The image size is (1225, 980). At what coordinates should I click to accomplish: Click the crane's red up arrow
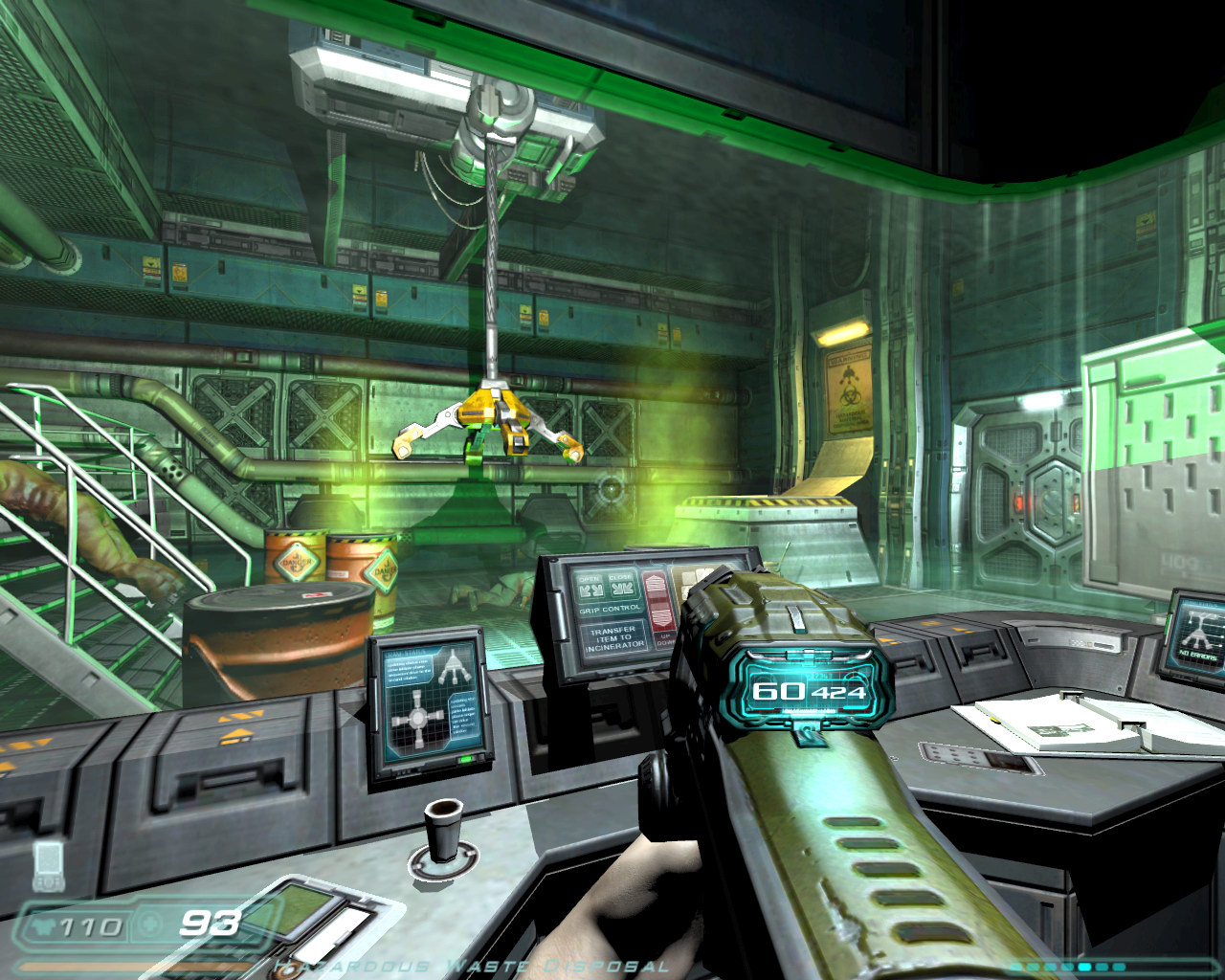[655, 585]
